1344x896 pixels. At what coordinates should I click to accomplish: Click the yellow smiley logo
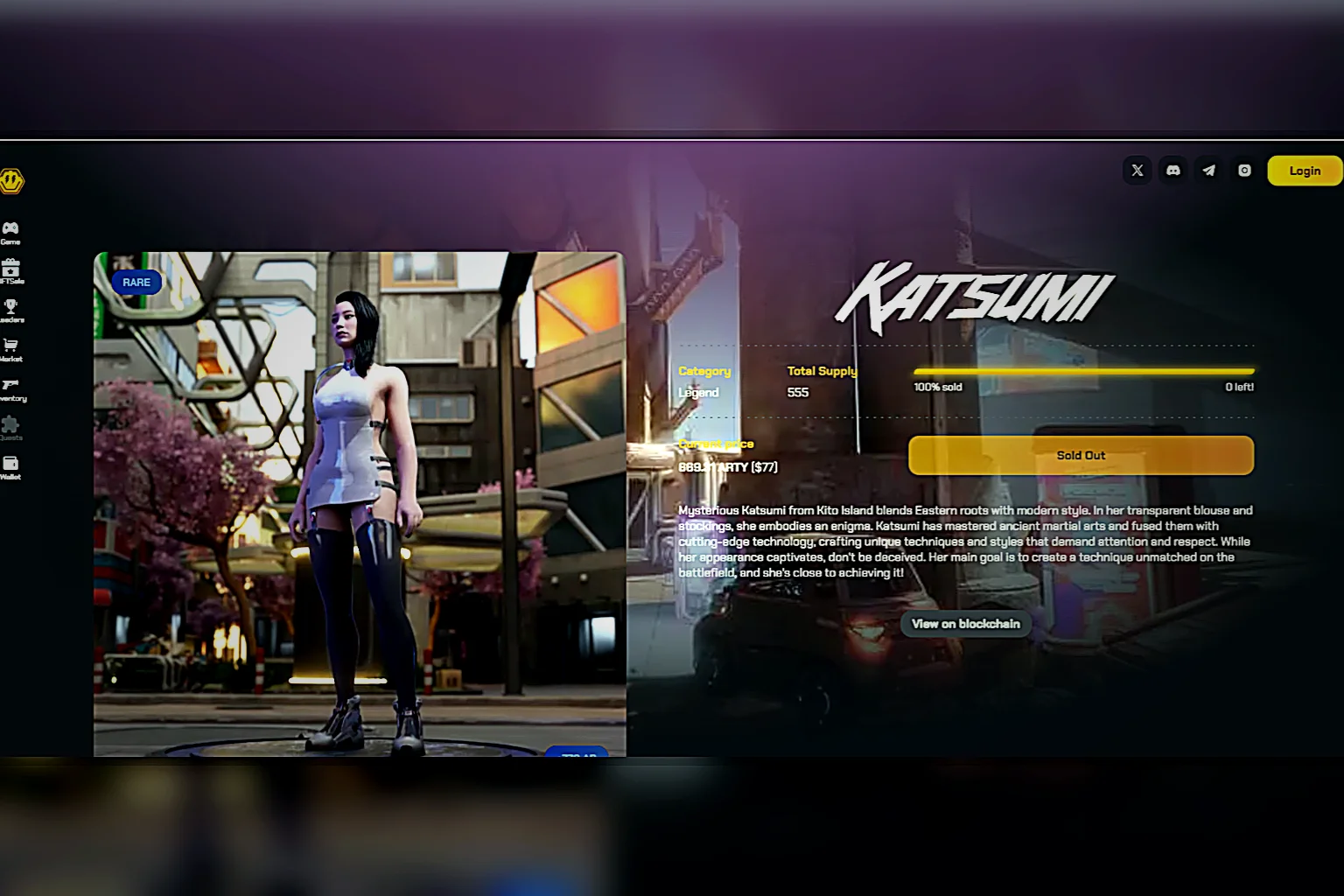click(x=11, y=181)
